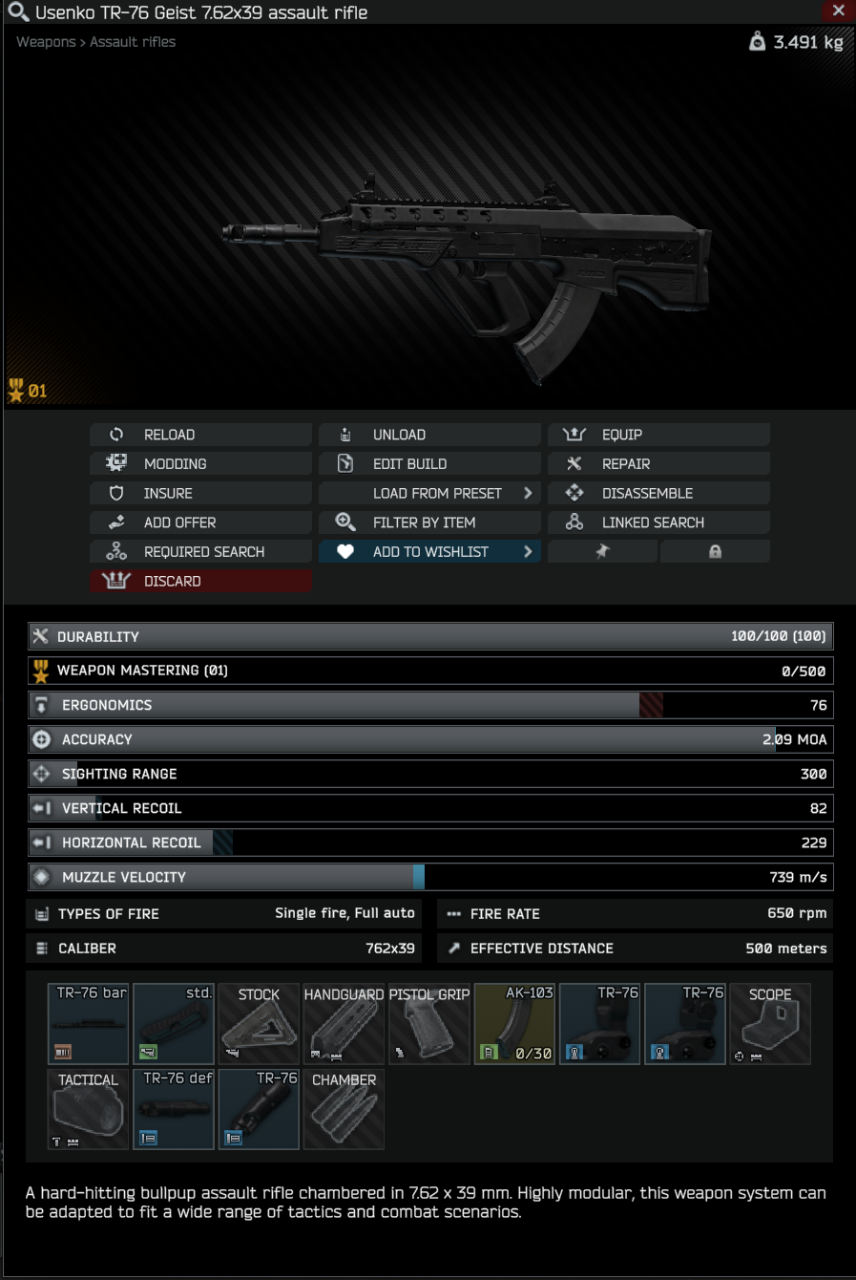
Task: Click the Reload context option
Action: (200, 435)
